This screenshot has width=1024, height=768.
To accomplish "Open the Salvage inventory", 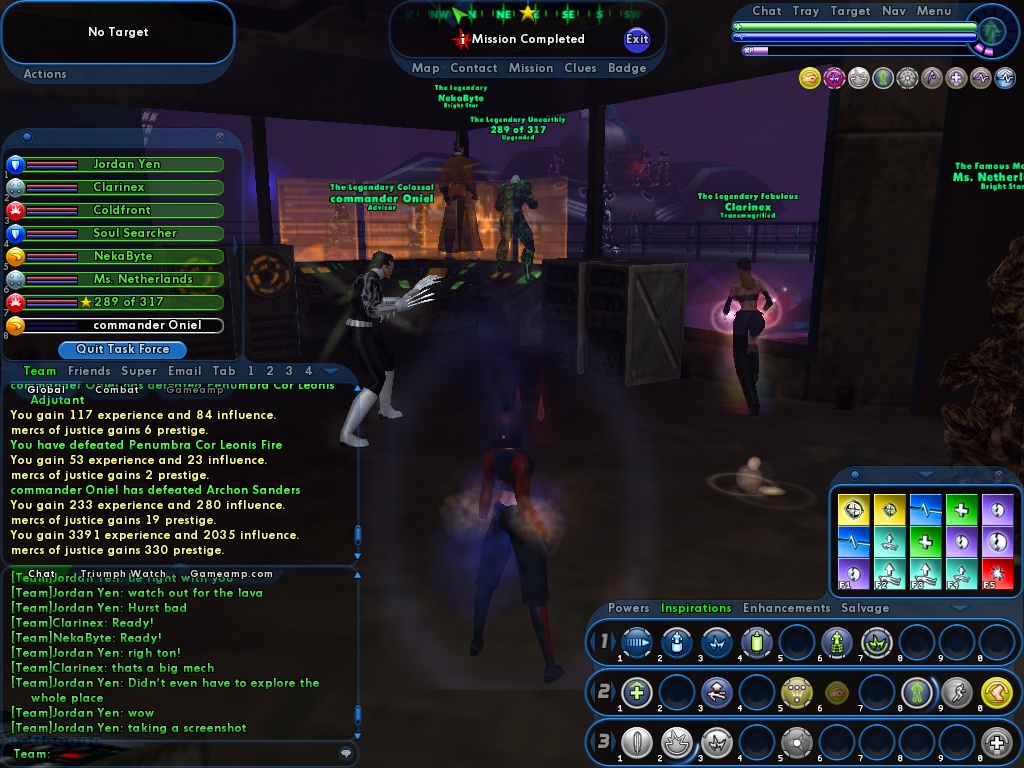I will [x=865, y=608].
